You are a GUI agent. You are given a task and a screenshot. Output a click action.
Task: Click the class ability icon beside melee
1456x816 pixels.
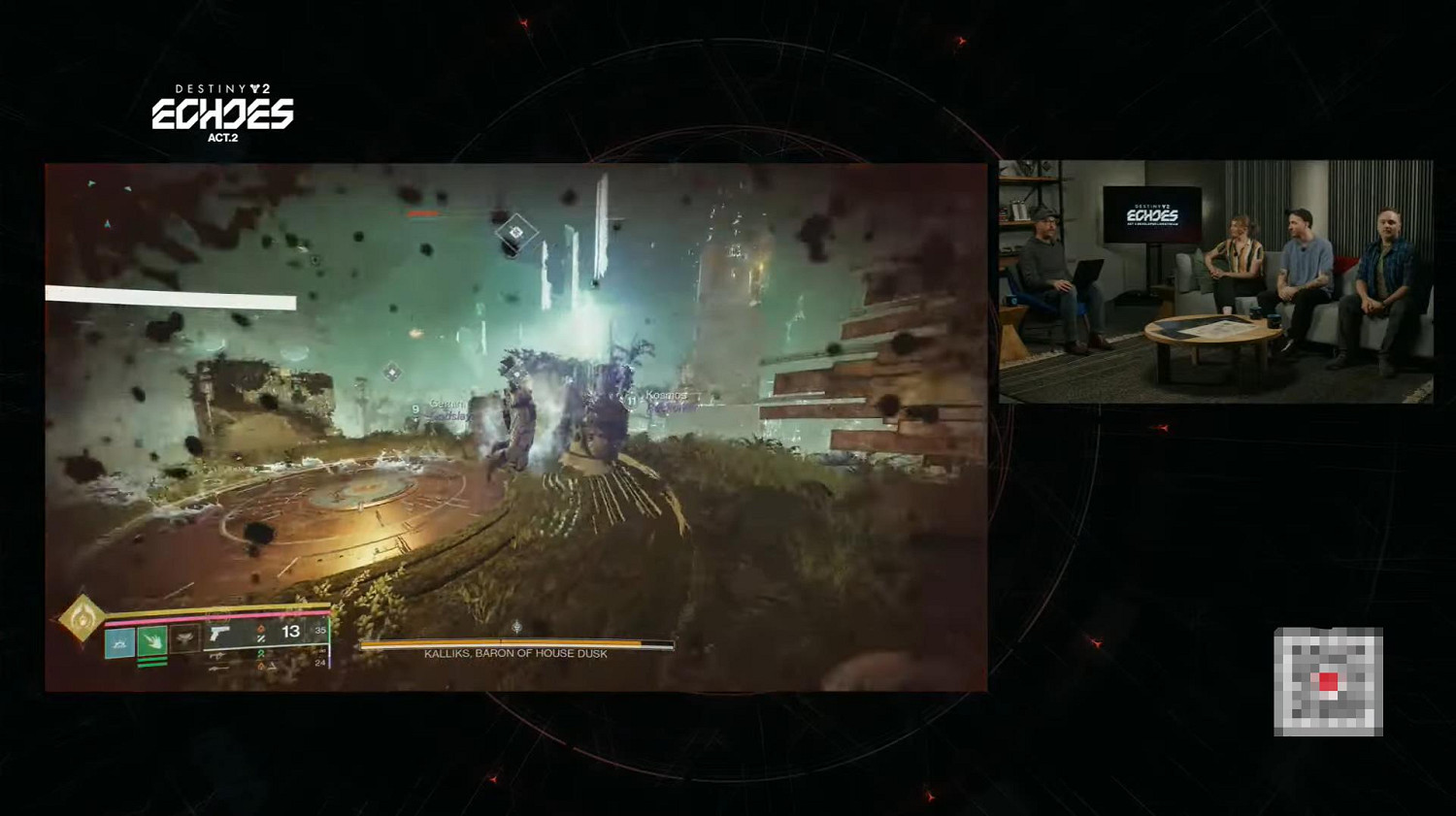tap(185, 638)
